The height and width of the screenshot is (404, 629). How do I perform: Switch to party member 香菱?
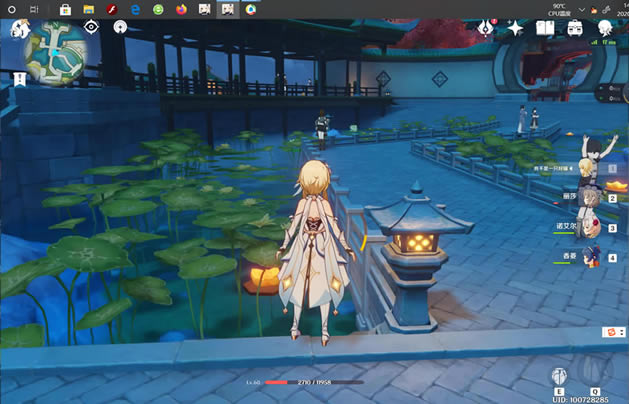(591, 257)
